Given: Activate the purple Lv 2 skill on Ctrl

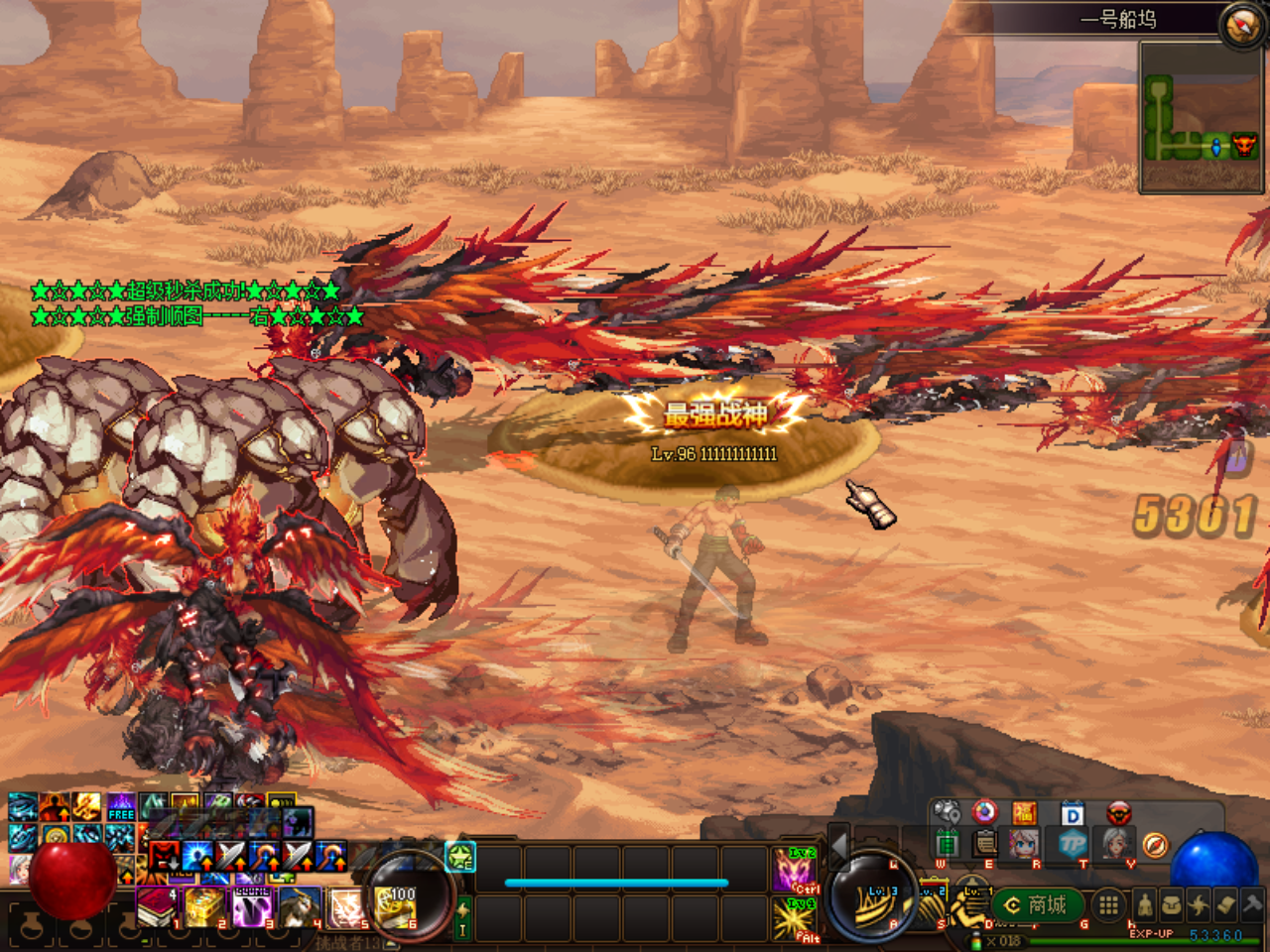Looking at the screenshot, I should (x=795, y=870).
